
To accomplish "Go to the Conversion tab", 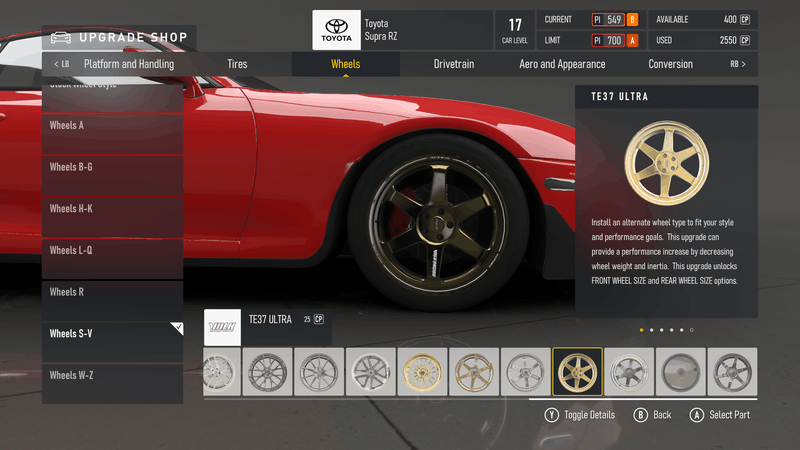I will pos(670,64).
